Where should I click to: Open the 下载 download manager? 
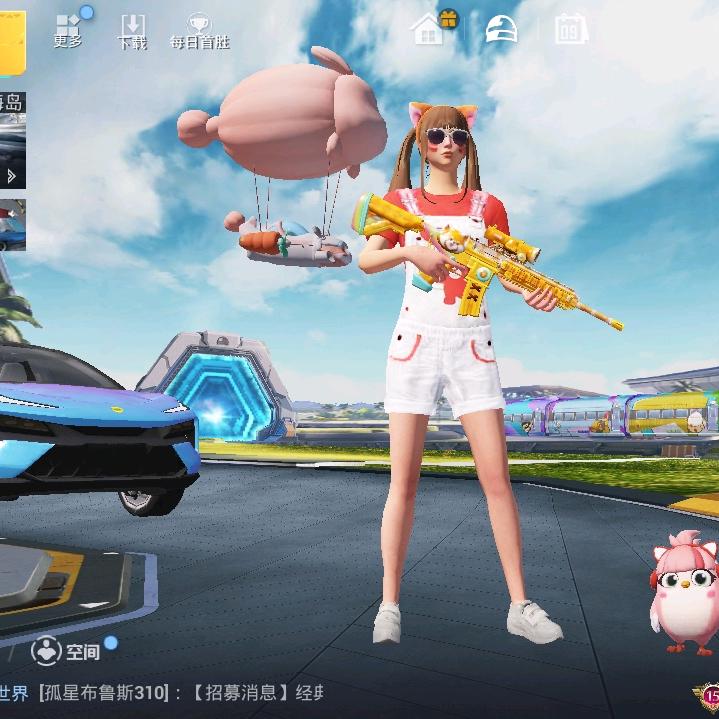[132, 32]
